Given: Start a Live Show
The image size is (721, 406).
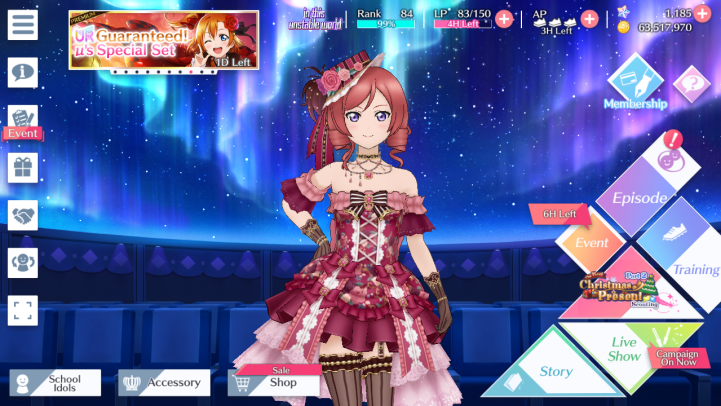Looking at the screenshot, I should click(x=625, y=348).
